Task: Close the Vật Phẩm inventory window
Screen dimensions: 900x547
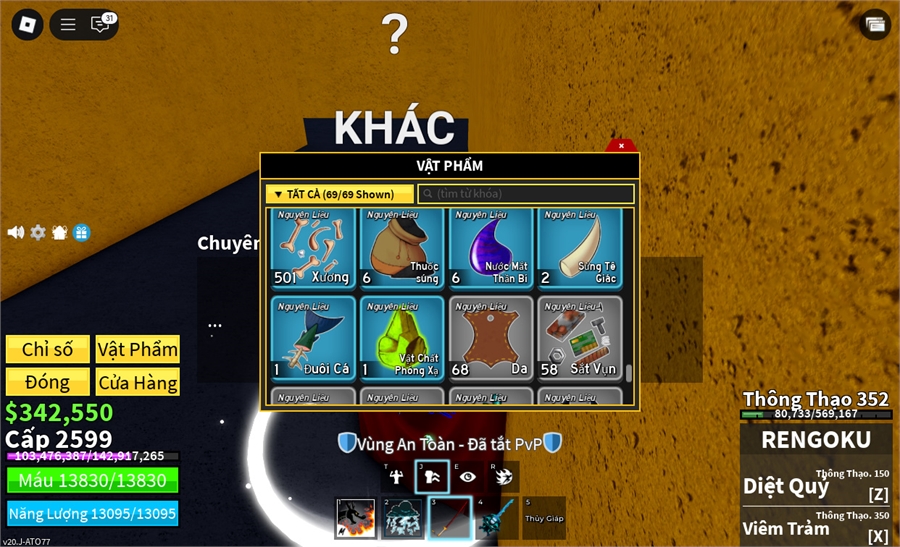Action: tap(621, 146)
